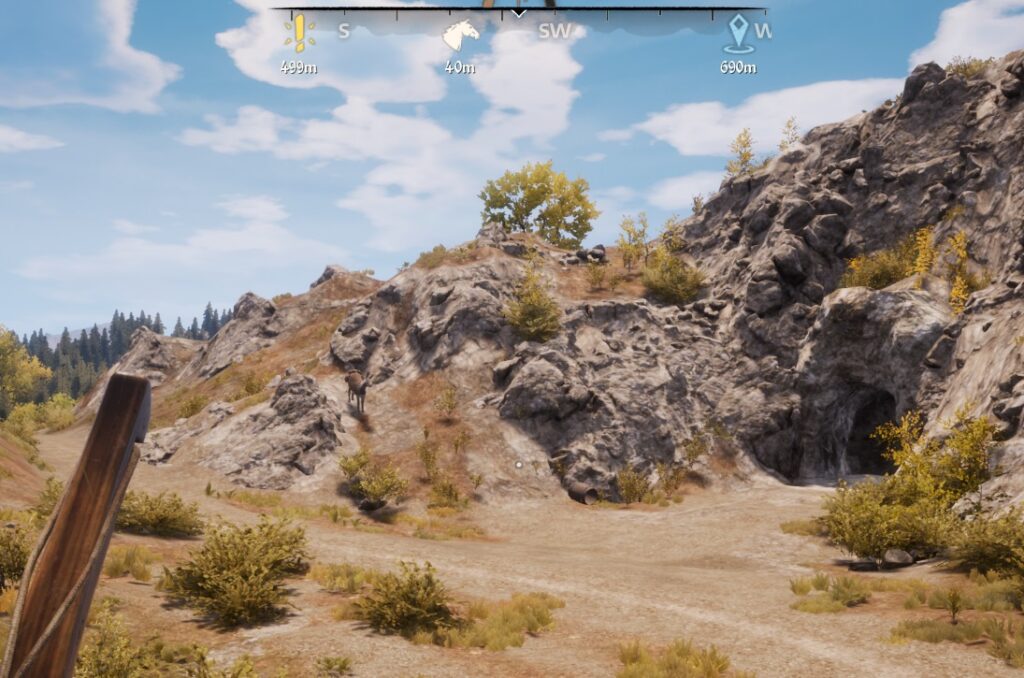Viewport: 1024px width, 678px height.
Task: Click the horse head compass marker
Action: point(460,36)
